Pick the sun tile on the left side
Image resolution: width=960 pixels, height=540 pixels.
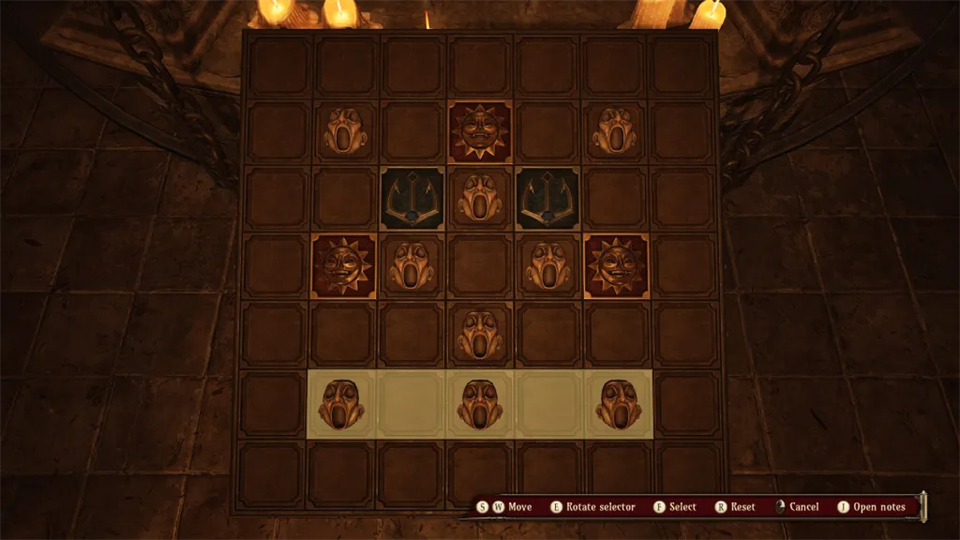pos(344,266)
